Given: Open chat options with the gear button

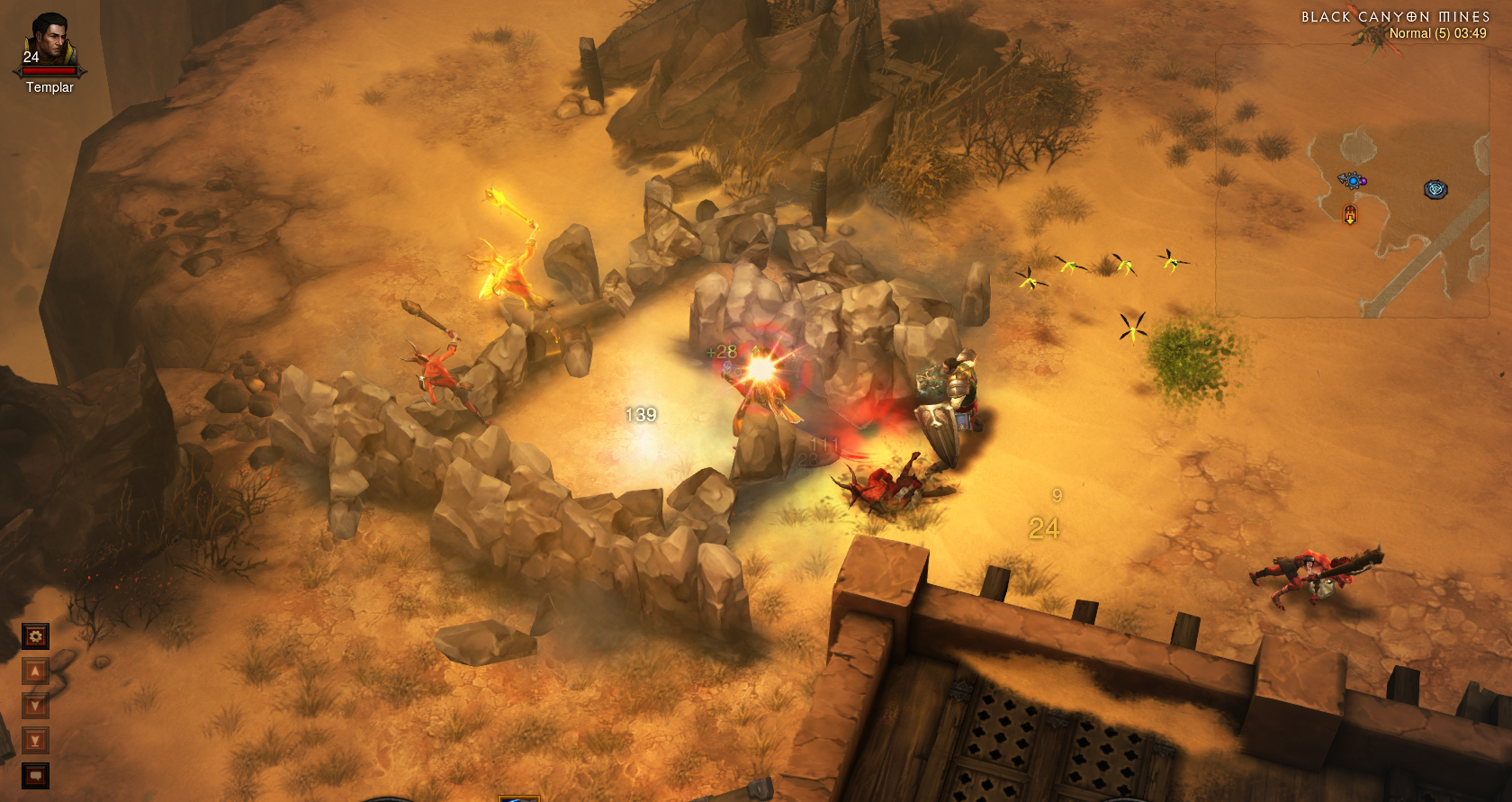Looking at the screenshot, I should pos(35,637).
